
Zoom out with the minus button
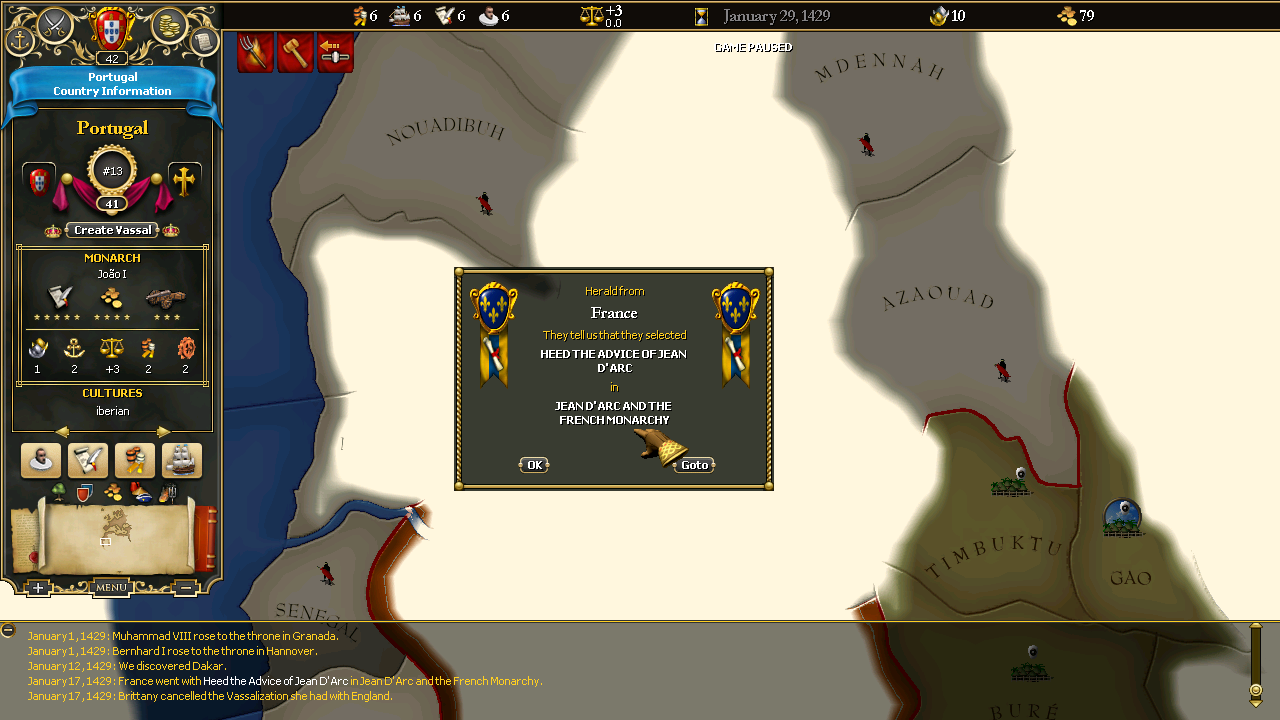(x=186, y=588)
